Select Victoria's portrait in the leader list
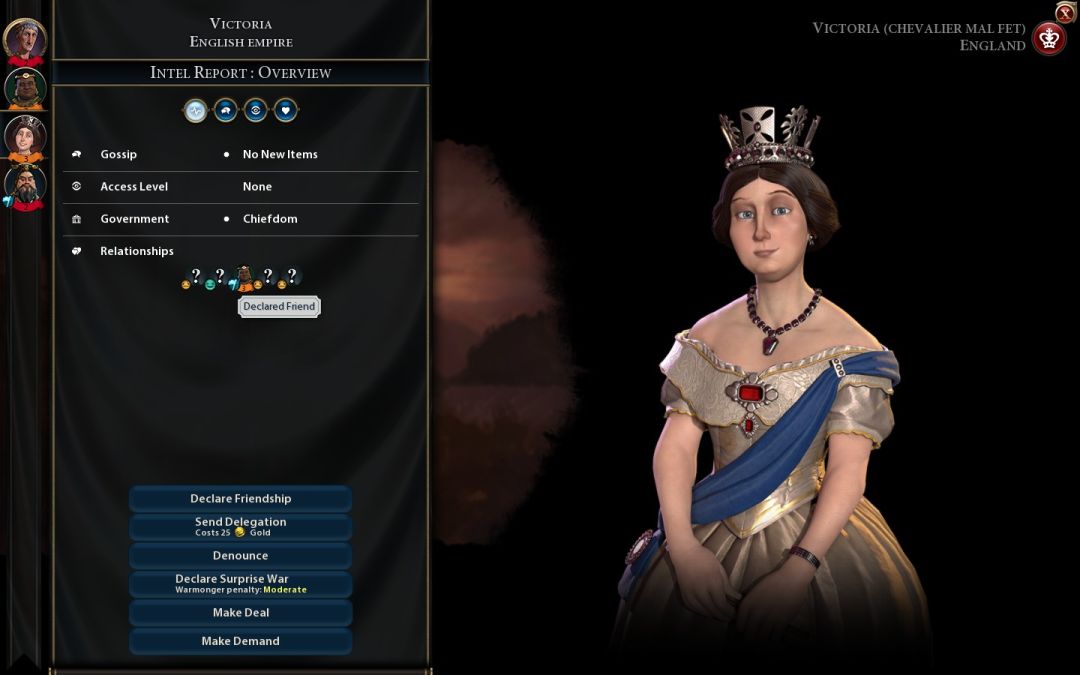Image resolution: width=1080 pixels, height=675 pixels. pyautogui.click(x=25, y=137)
